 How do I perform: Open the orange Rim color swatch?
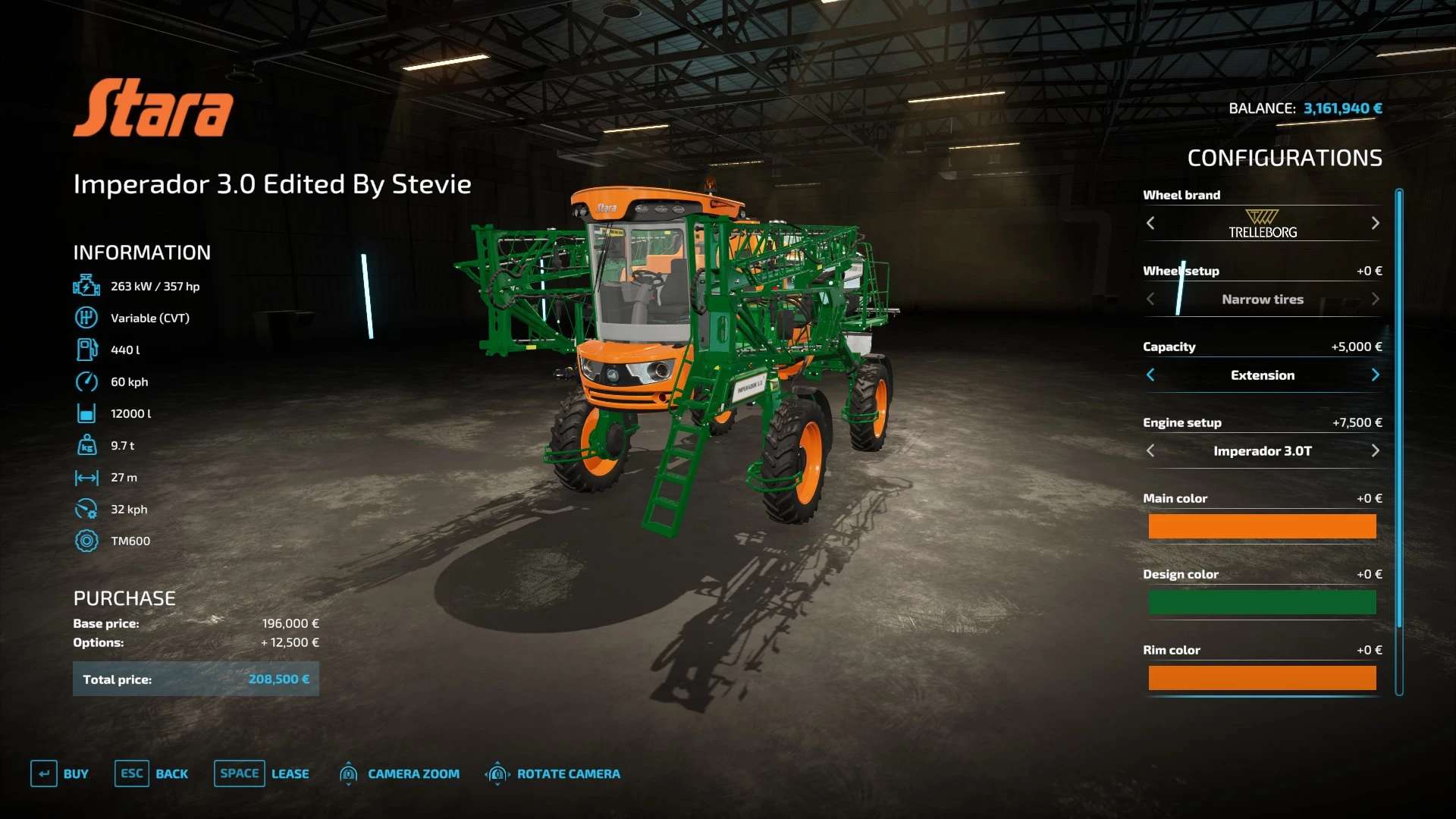click(1262, 678)
